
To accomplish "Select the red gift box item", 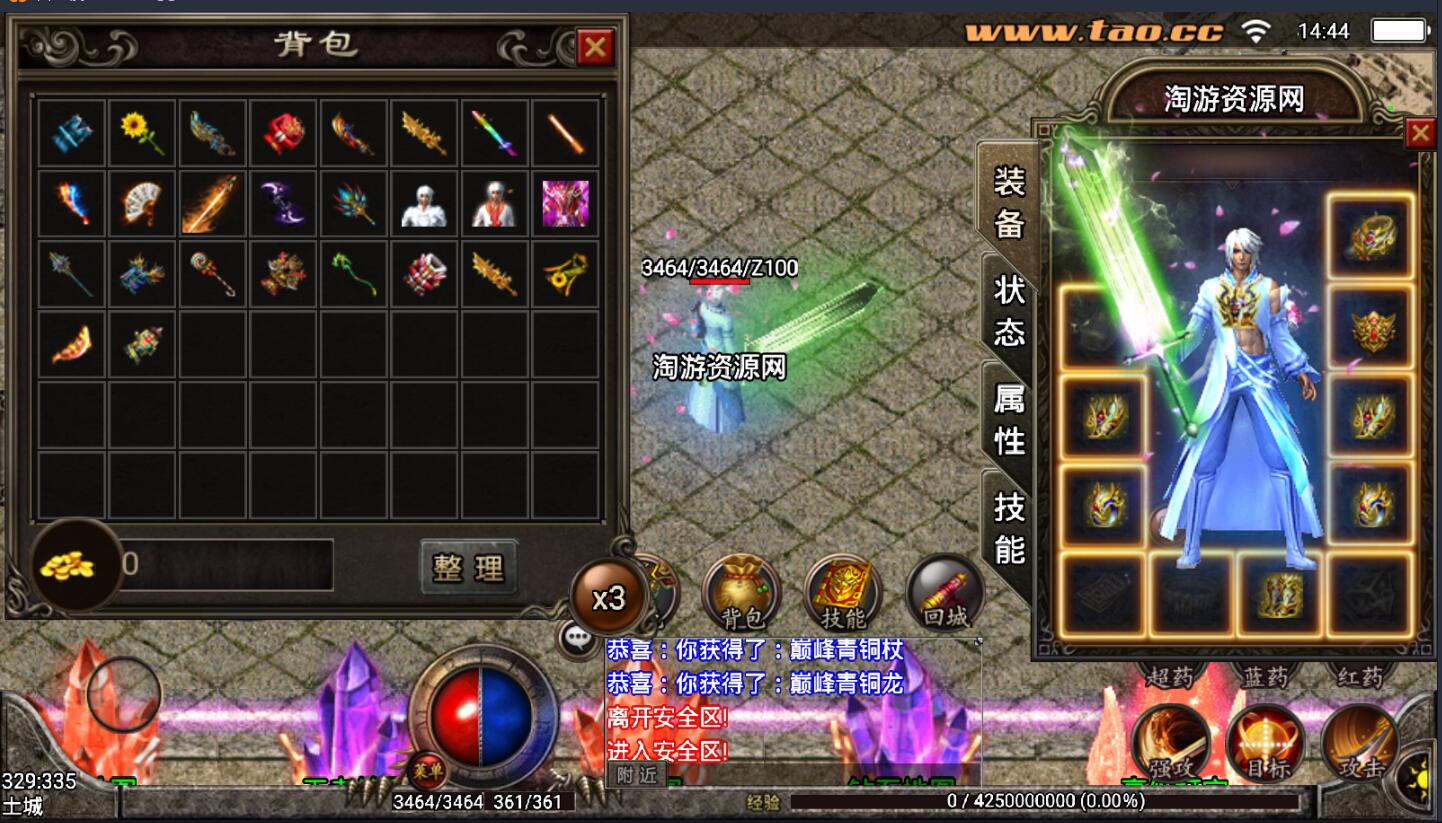I will point(284,132).
